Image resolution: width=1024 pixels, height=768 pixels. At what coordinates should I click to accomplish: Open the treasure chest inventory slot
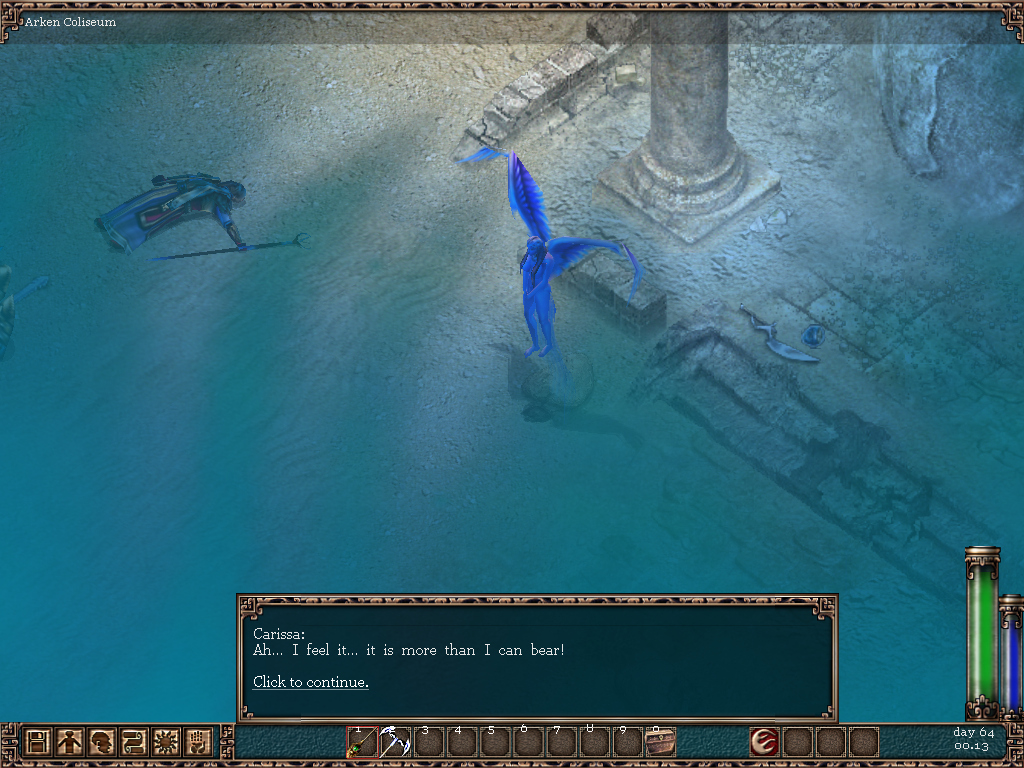(660, 742)
